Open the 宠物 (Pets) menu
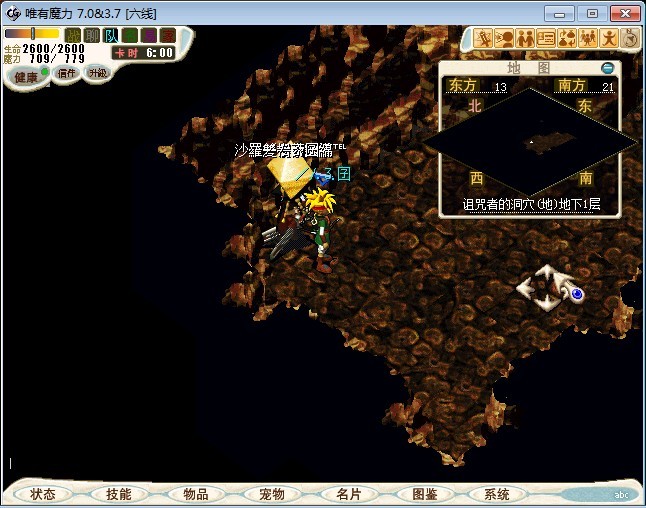 (271, 494)
